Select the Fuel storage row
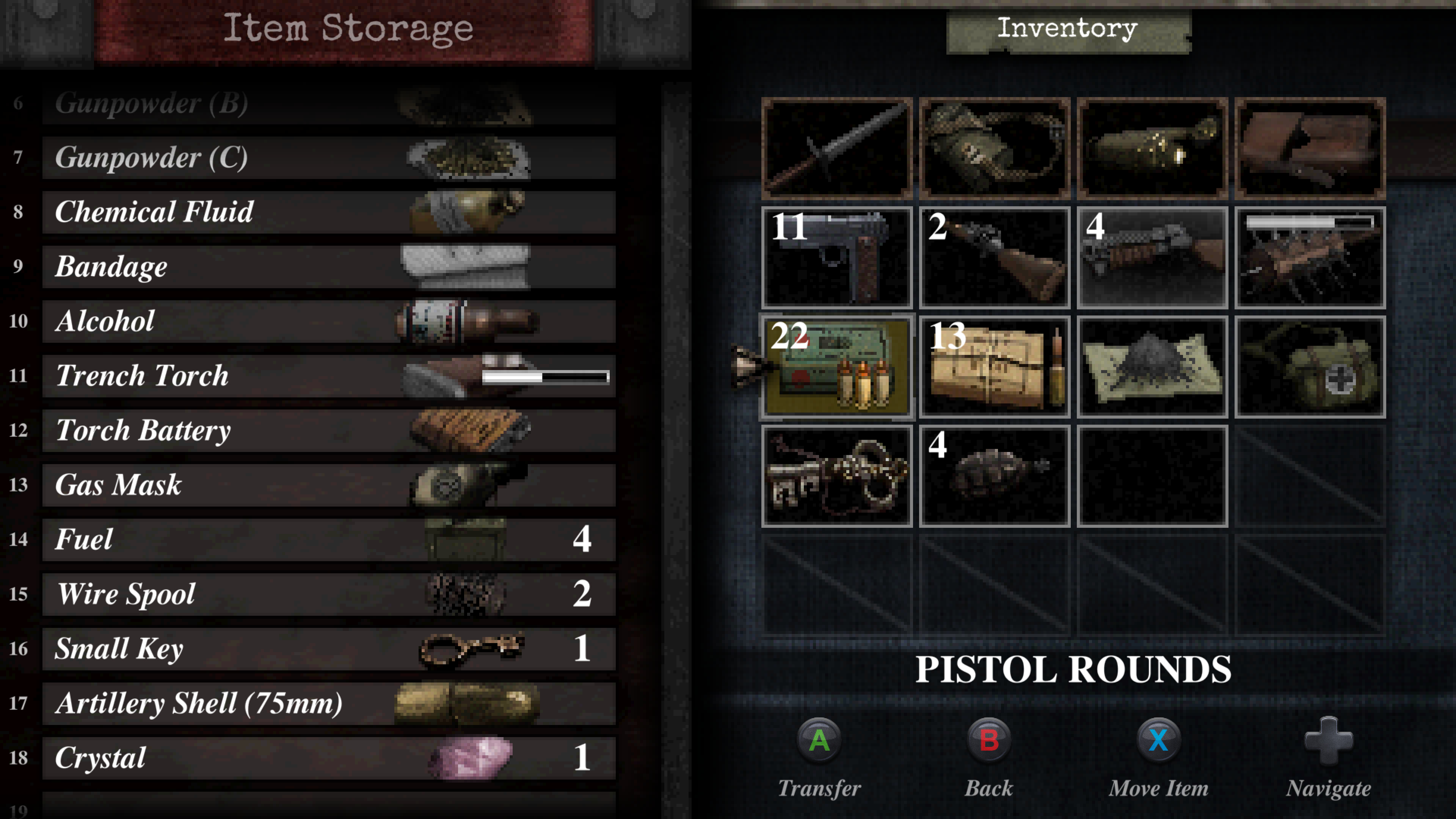1456x819 pixels. (x=328, y=540)
